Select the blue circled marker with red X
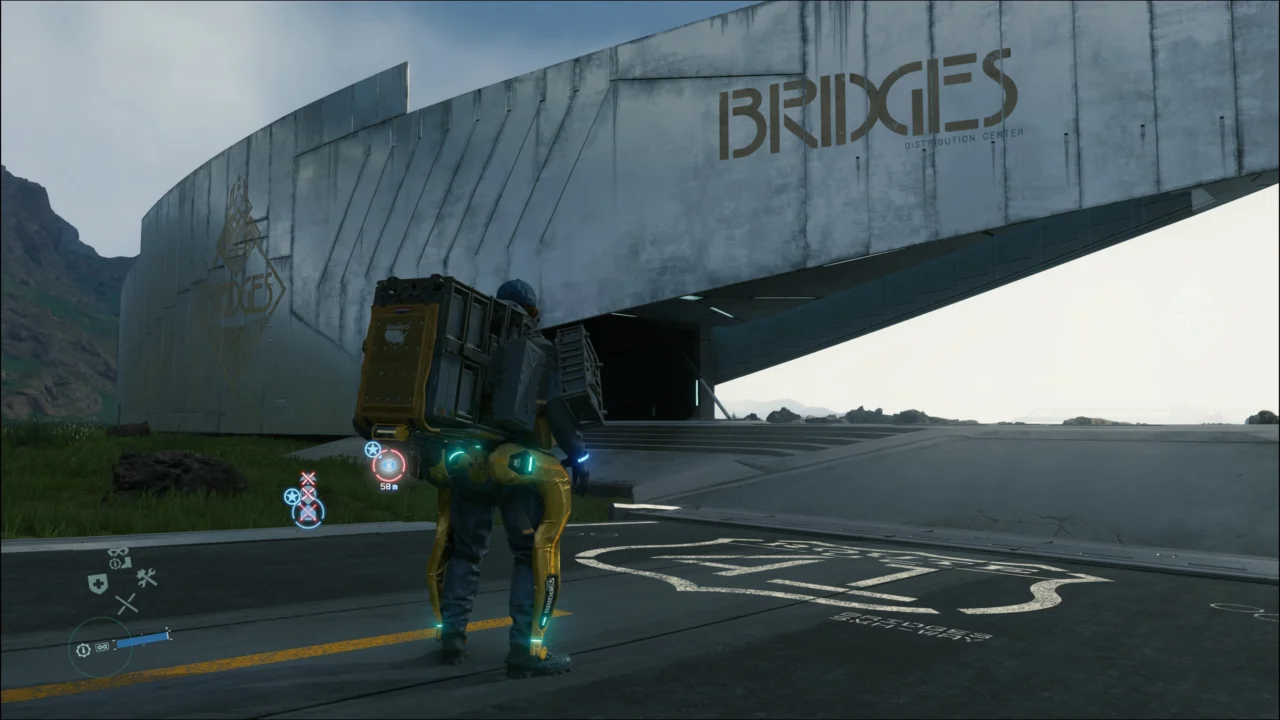This screenshot has height=720, width=1280. click(308, 512)
